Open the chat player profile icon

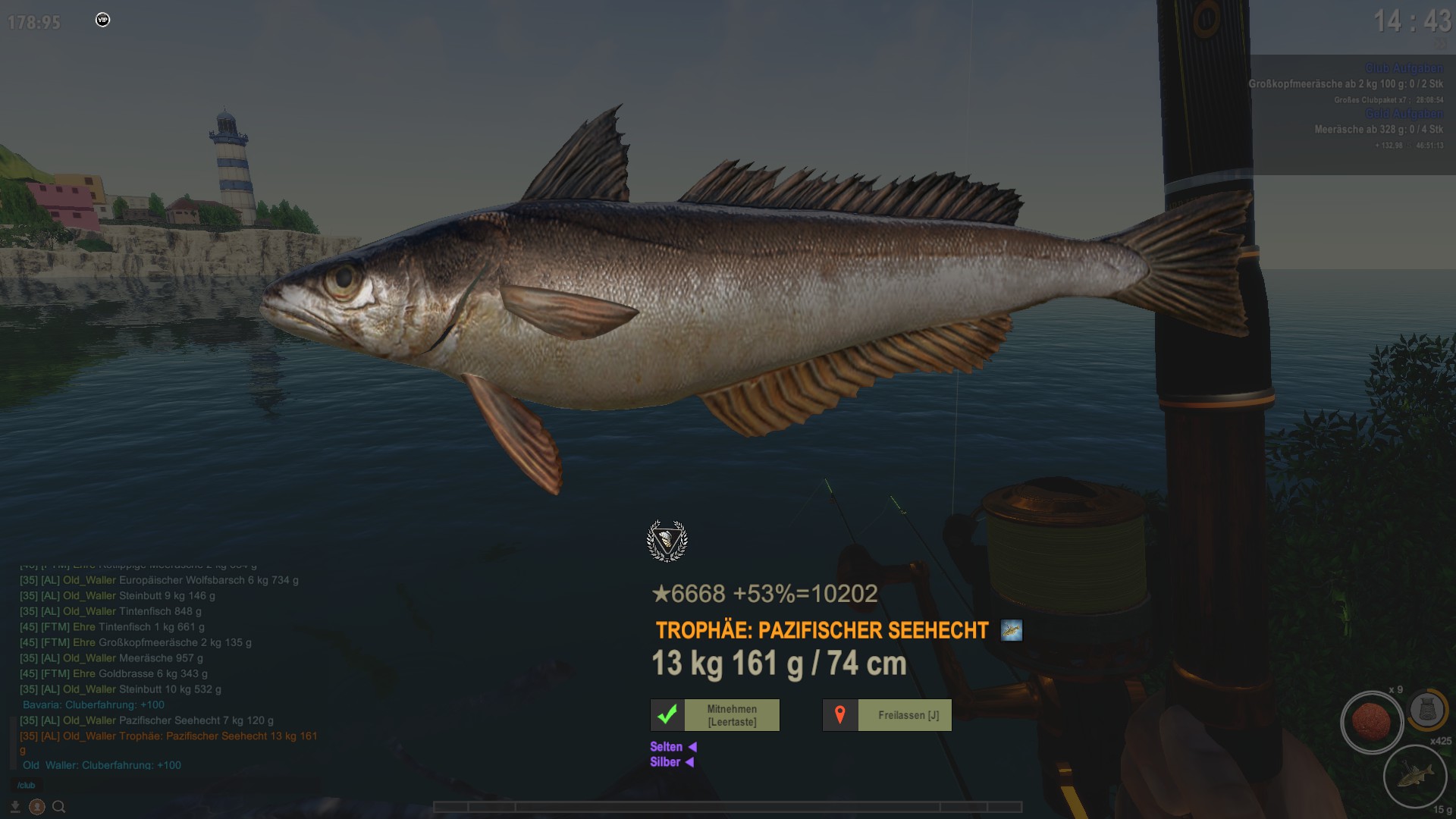(37, 807)
